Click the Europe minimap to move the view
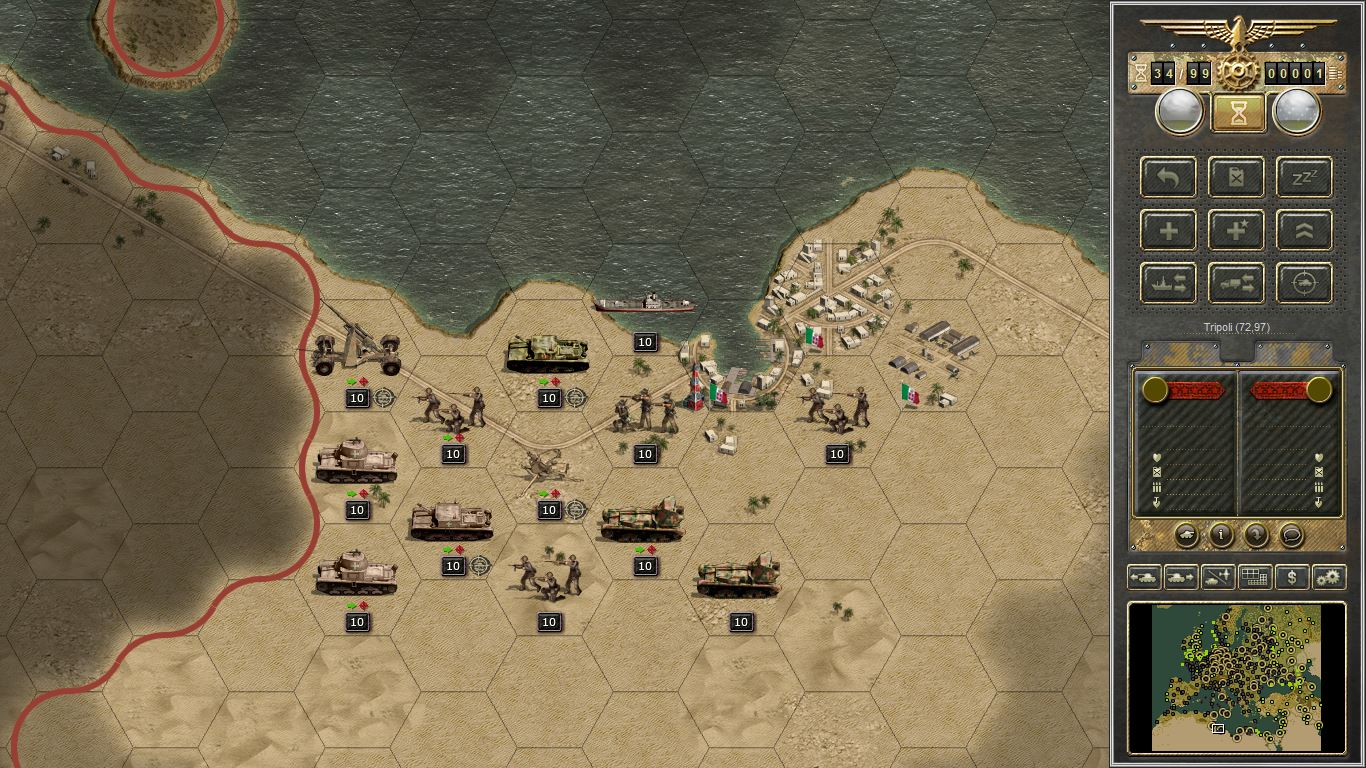This screenshot has height=768, width=1366. [1236, 676]
